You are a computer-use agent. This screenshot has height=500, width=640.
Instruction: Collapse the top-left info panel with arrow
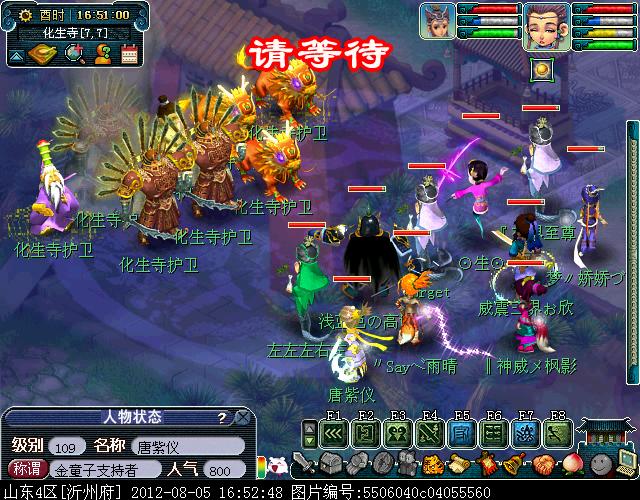[17, 56]
